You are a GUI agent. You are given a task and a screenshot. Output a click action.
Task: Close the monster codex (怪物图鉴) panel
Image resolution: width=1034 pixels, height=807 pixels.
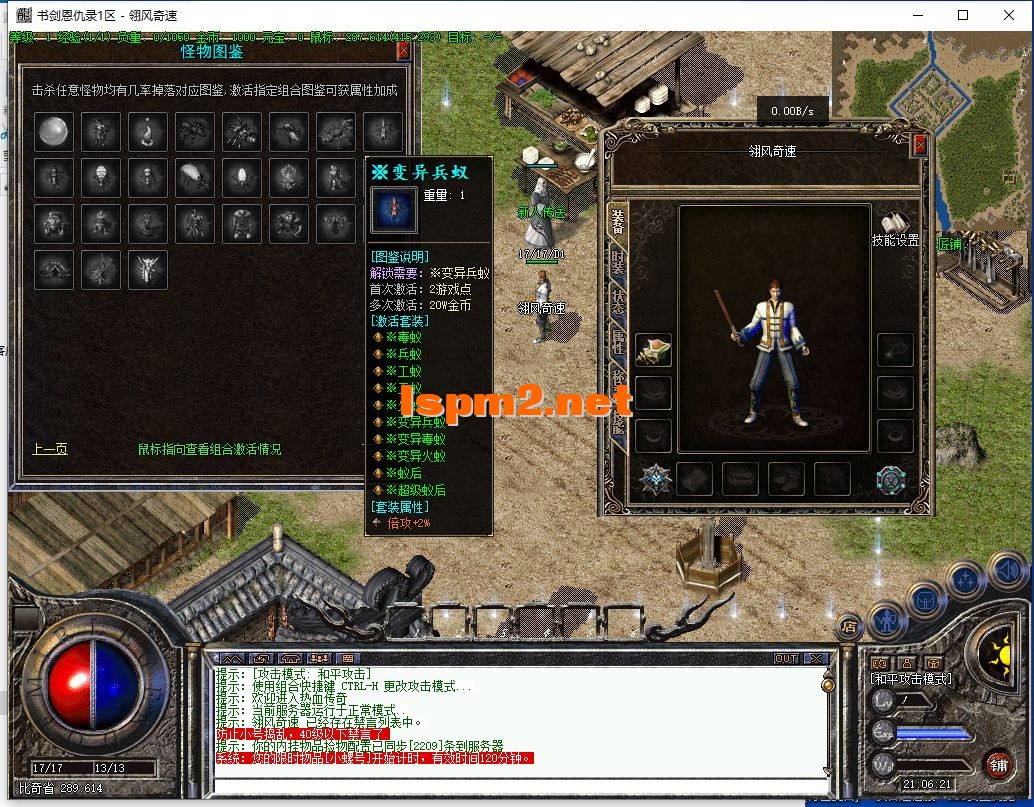coord(403,51)
